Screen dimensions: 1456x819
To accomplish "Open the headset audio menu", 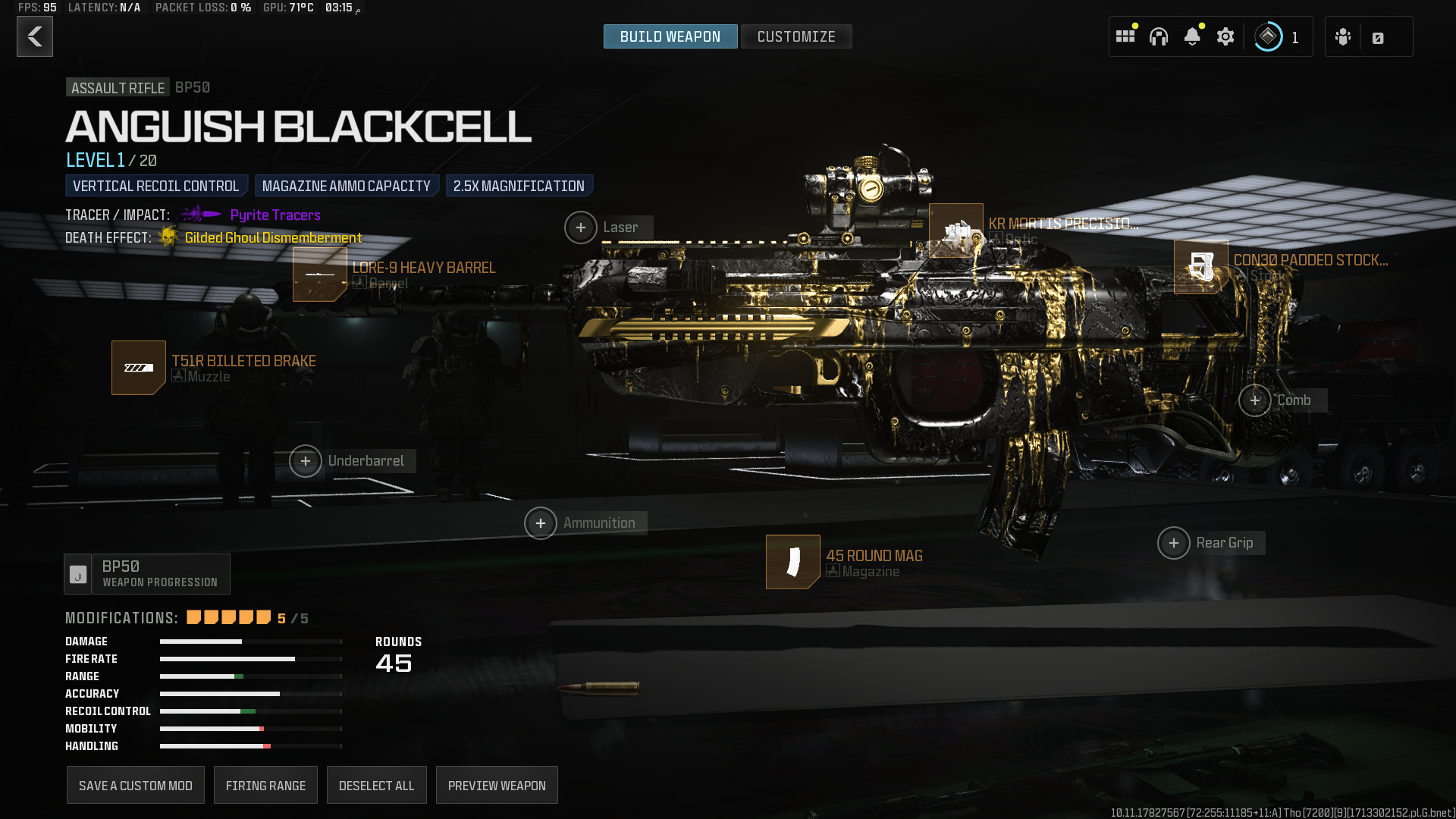I will click(x=1159, y=36).
